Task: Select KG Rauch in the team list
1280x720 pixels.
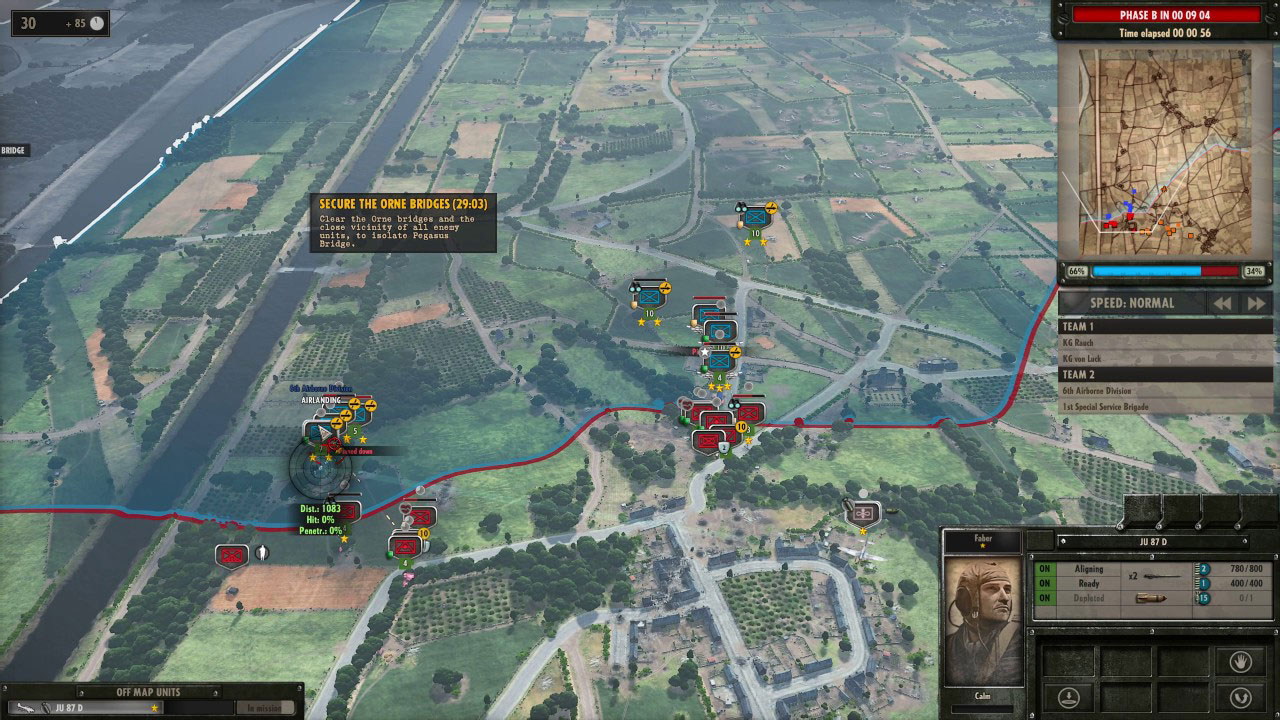Action: [1078, 342]
